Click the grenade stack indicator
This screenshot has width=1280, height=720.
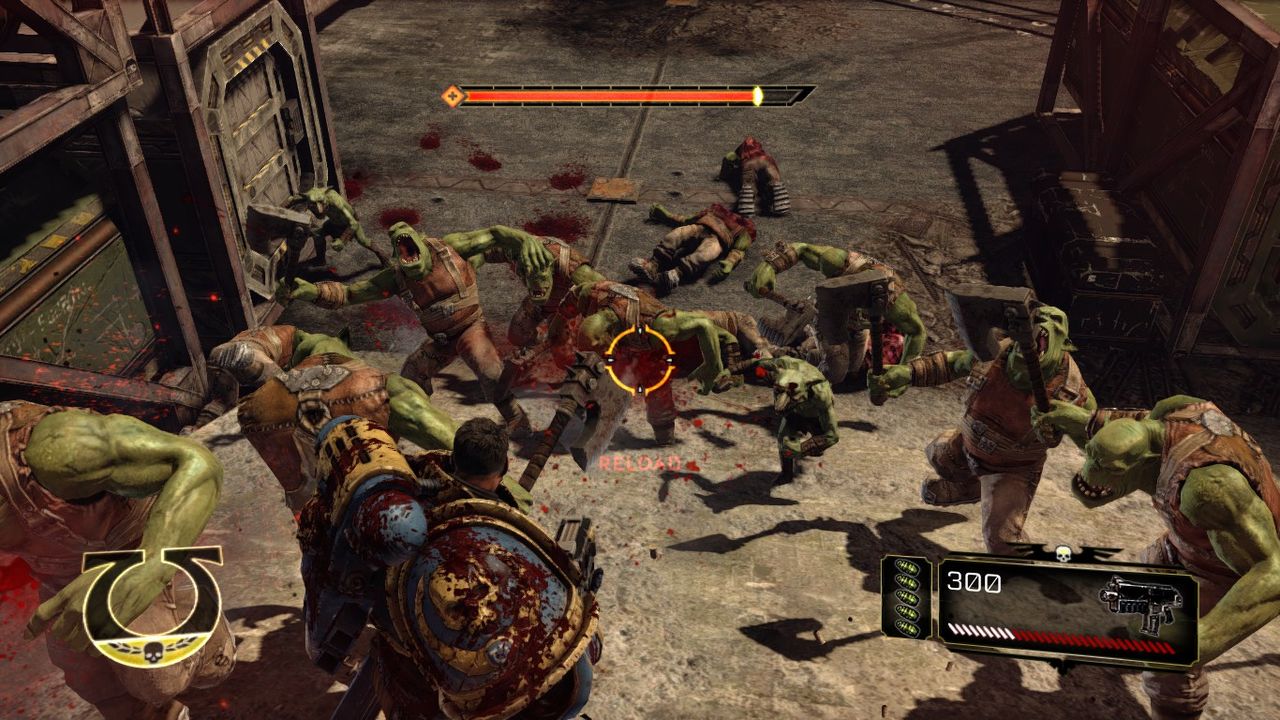pyautogui.click(x=906, y=598)
